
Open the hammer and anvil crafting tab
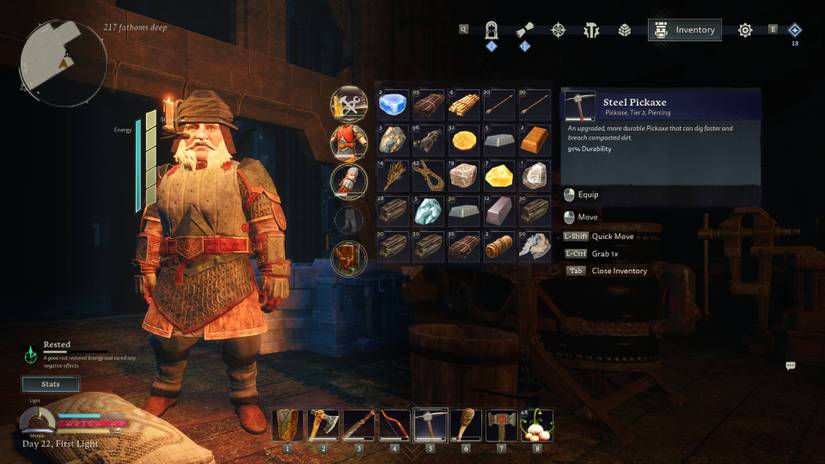[x=591, y=30]
